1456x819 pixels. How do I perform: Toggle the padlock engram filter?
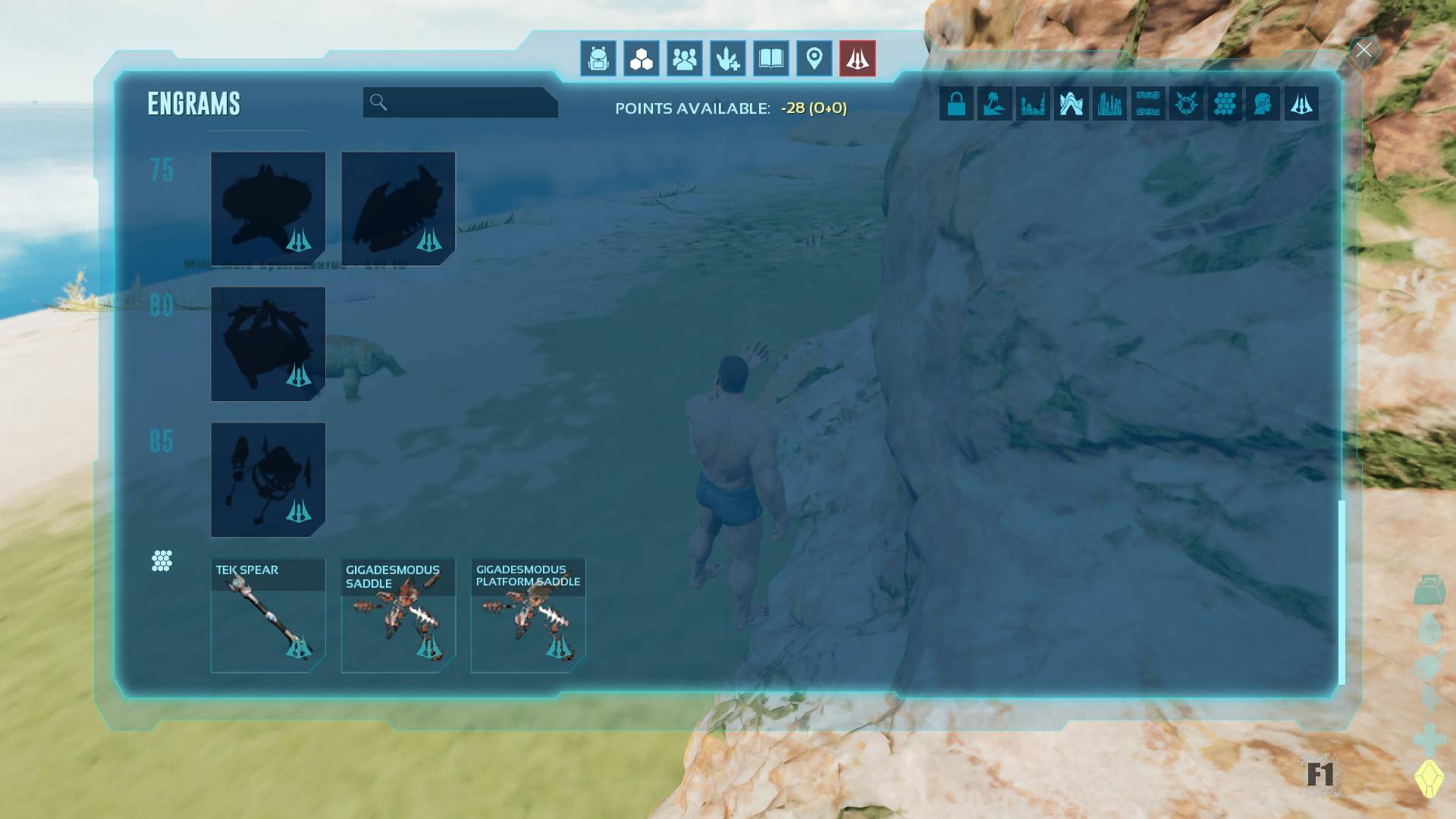(956, 104)
